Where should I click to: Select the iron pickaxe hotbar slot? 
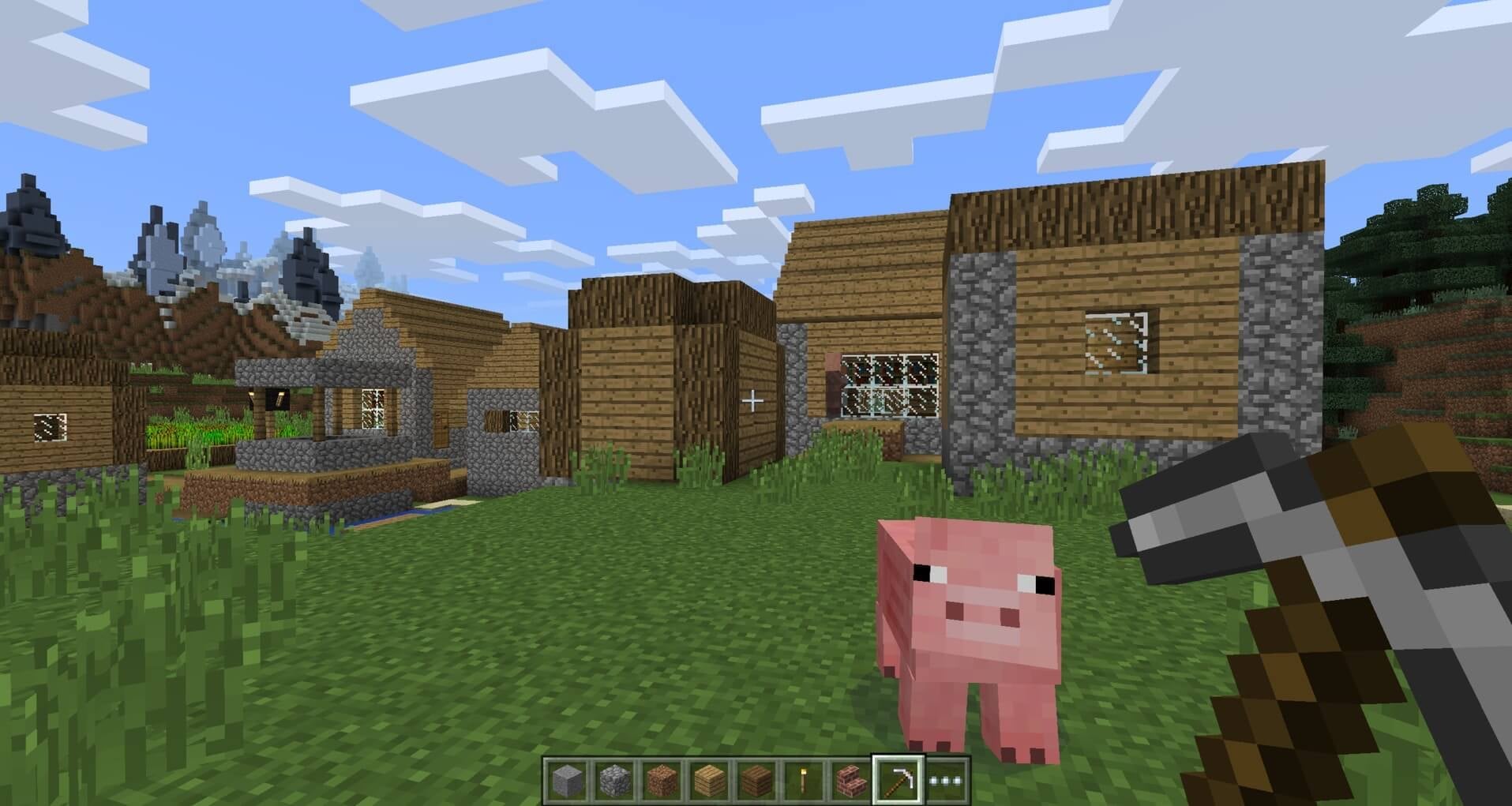898,776
